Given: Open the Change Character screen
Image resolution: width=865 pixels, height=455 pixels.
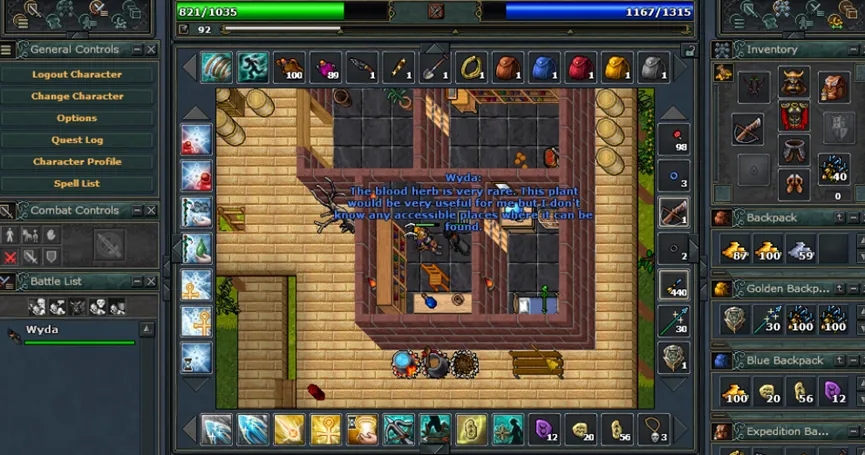Looking at the screenshot, I should [x=77, y=96].
